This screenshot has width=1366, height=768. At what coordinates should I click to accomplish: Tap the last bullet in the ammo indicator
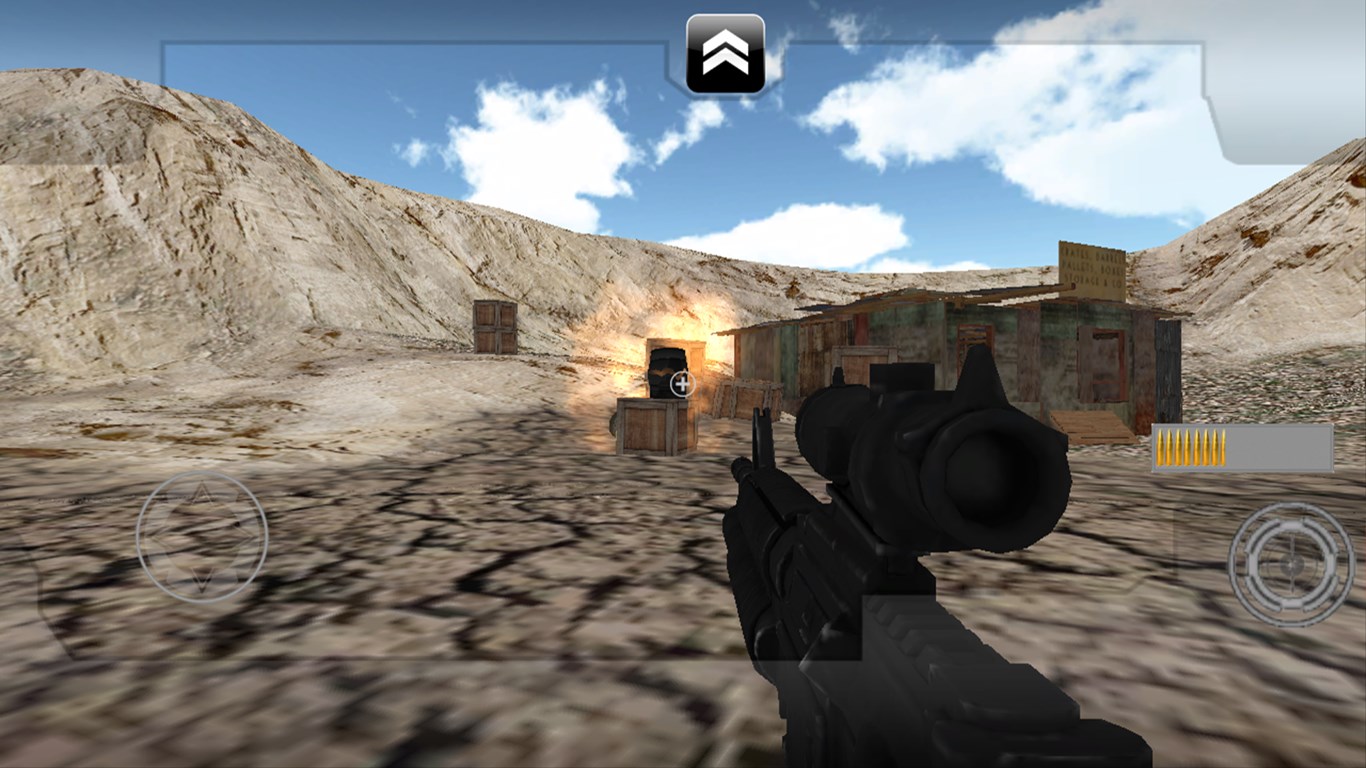[1223, 447]
